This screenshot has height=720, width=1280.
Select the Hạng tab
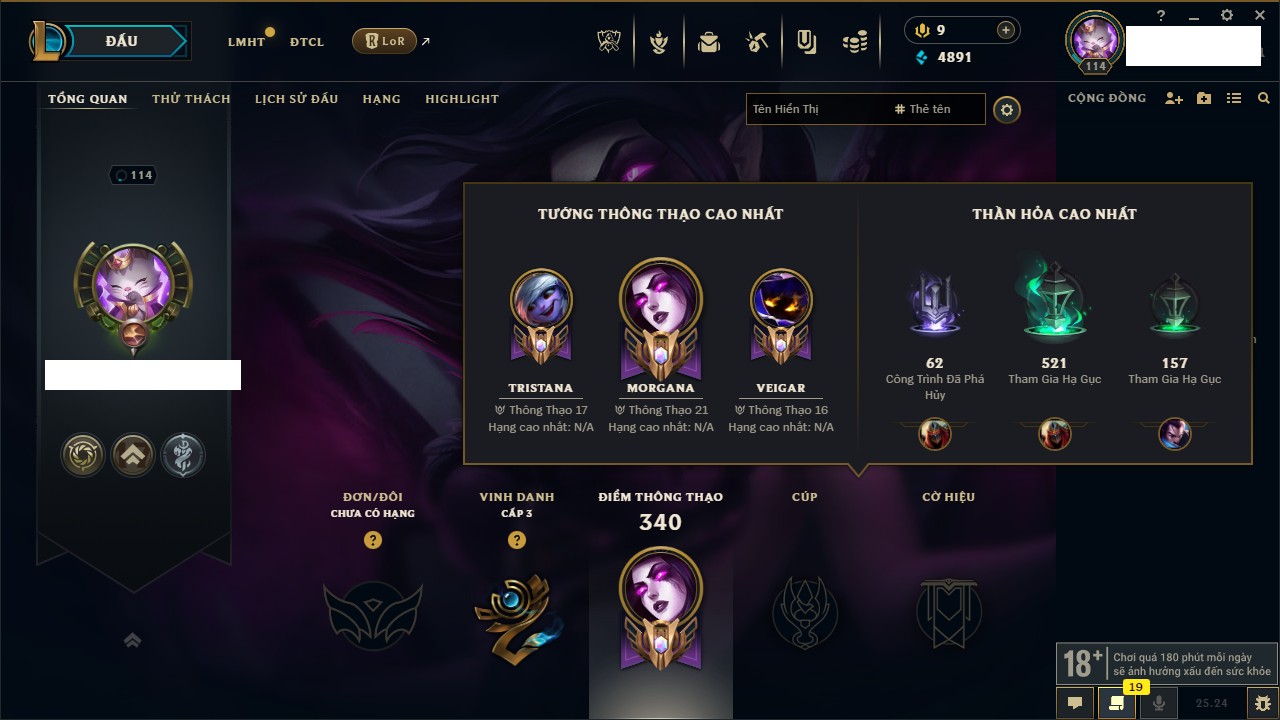[x=381, y=99]
